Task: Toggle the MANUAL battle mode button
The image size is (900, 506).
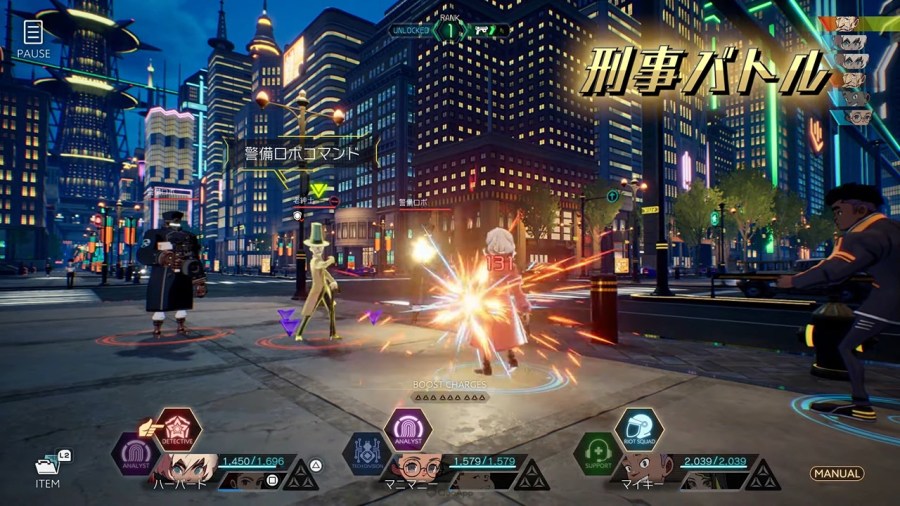Action: pyautogui.click(x=837, y=473)
